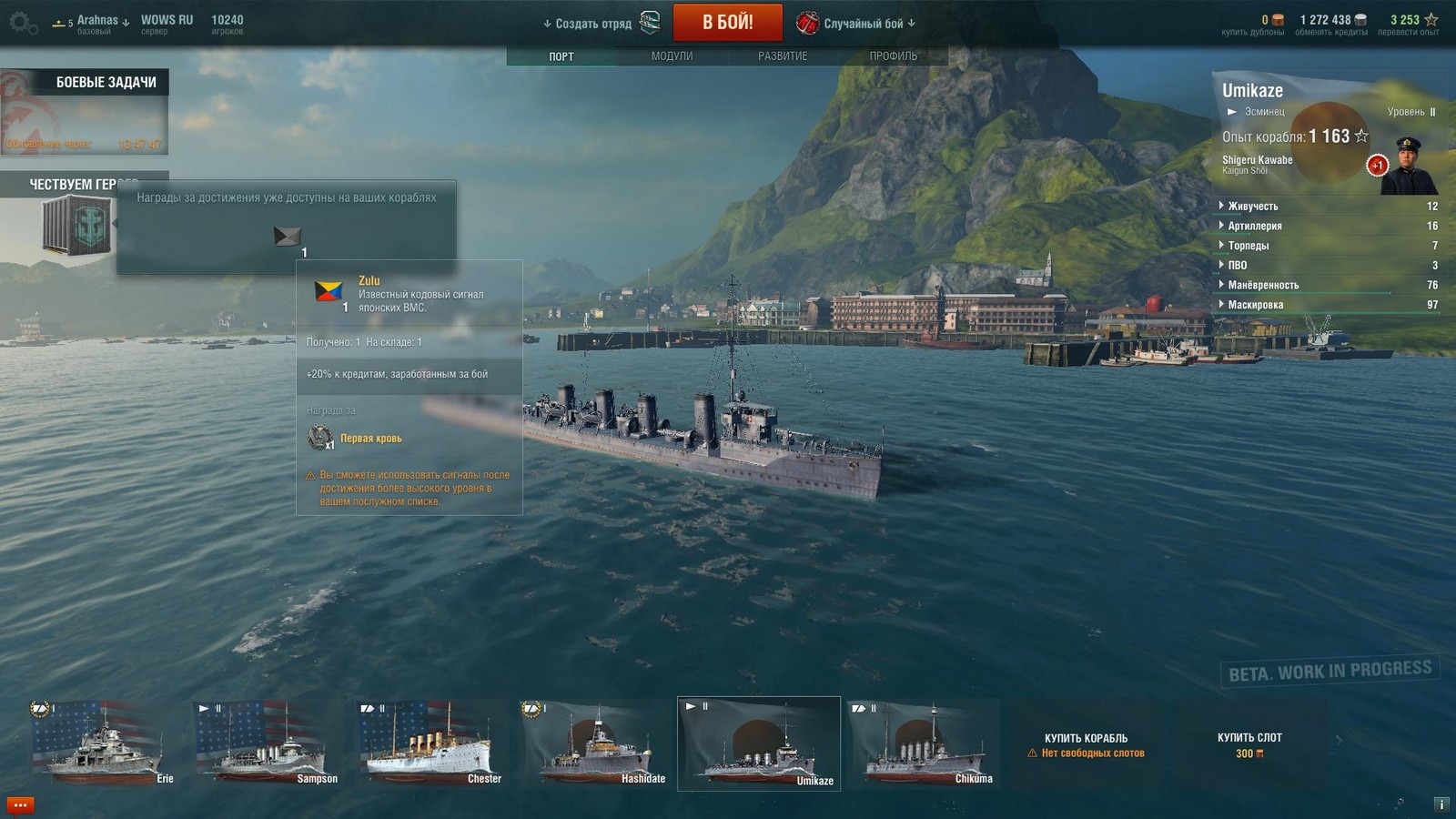Viewport: 1456px width, 819px height.
Task: Switch to the МОДУЛИ tab
Action: [x=672, y=56]
